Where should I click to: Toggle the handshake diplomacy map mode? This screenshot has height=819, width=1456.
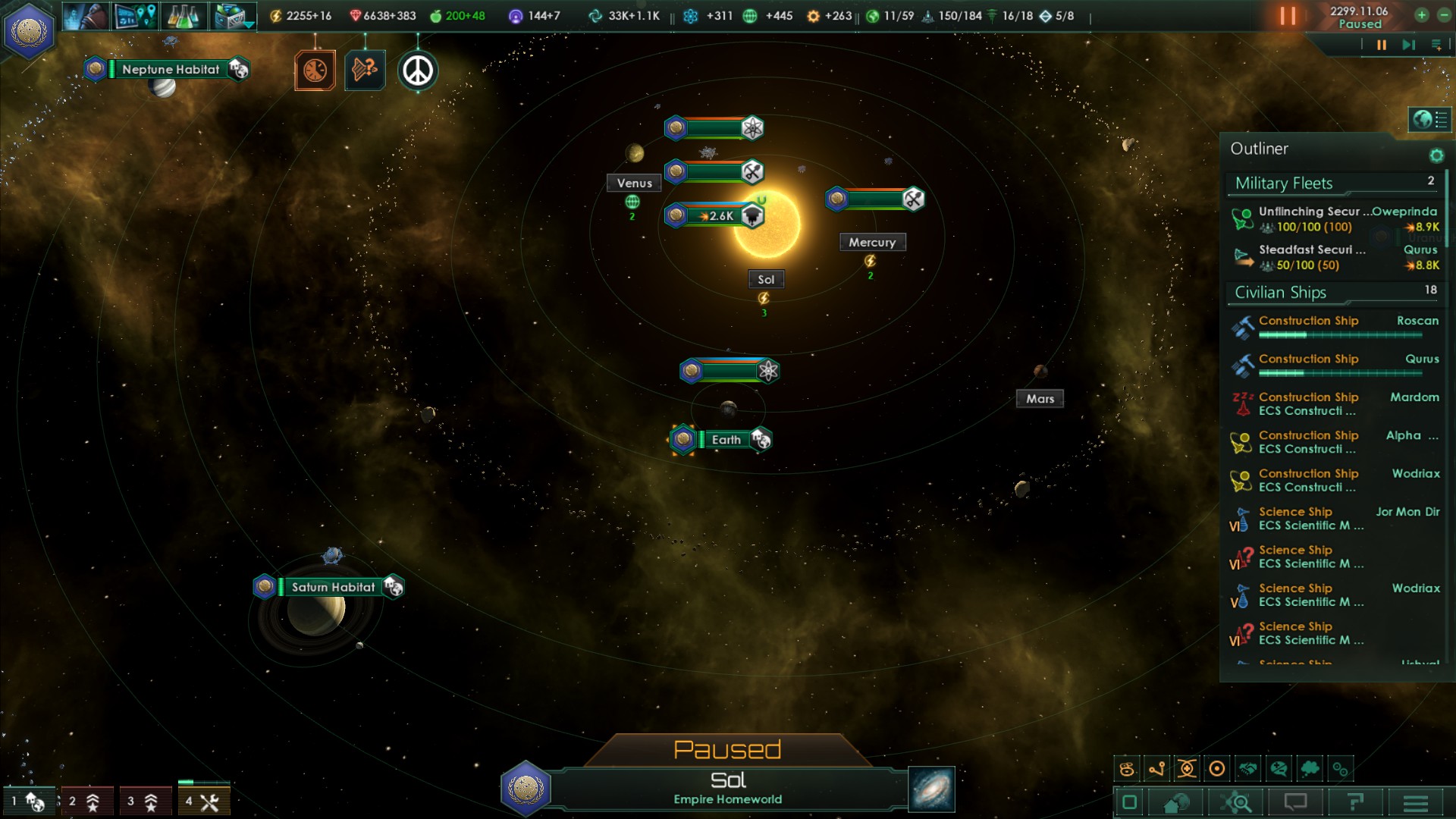click(x=1247, y=769)
